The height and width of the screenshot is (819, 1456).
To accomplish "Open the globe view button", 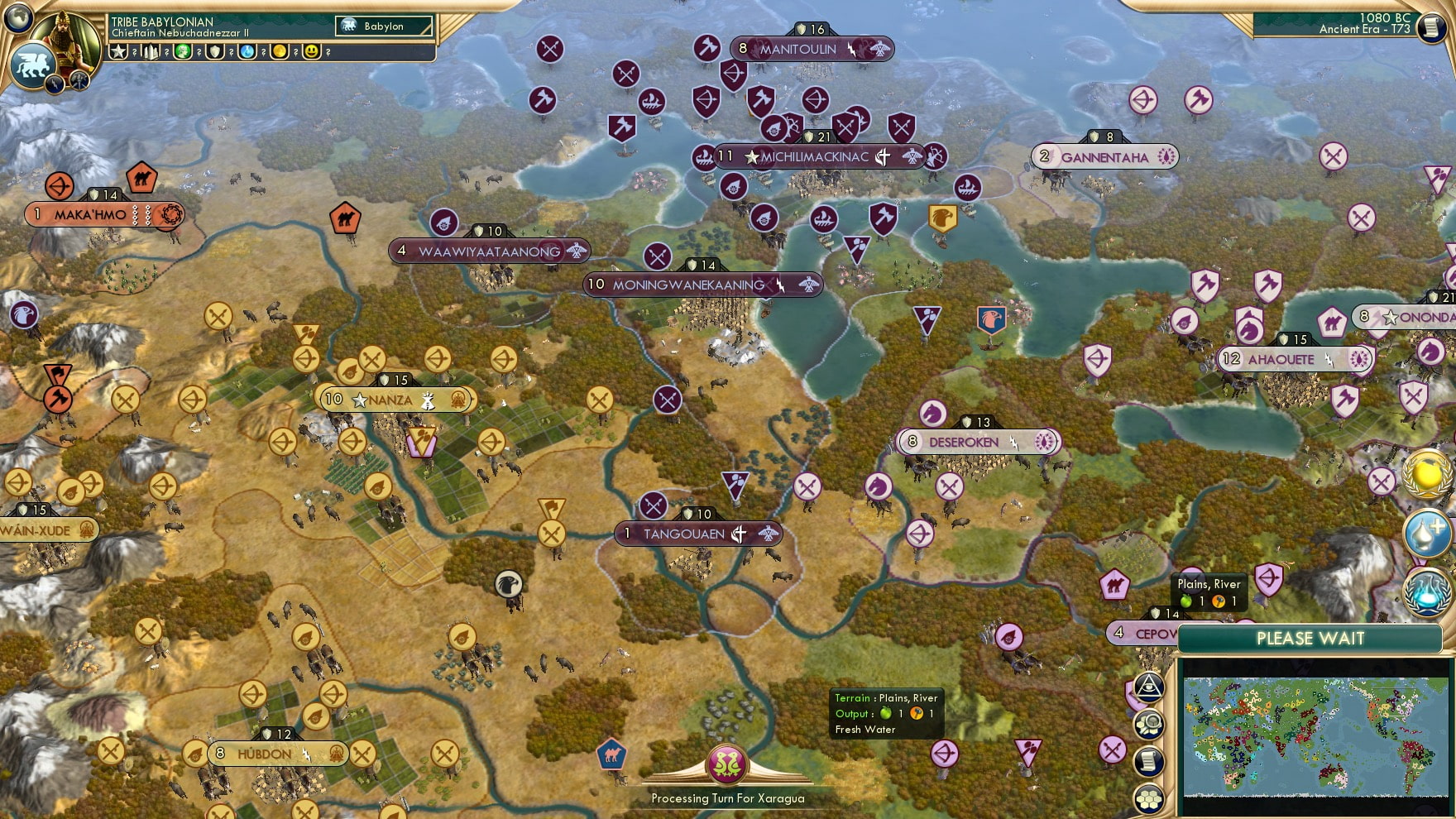I will point(17,16).
